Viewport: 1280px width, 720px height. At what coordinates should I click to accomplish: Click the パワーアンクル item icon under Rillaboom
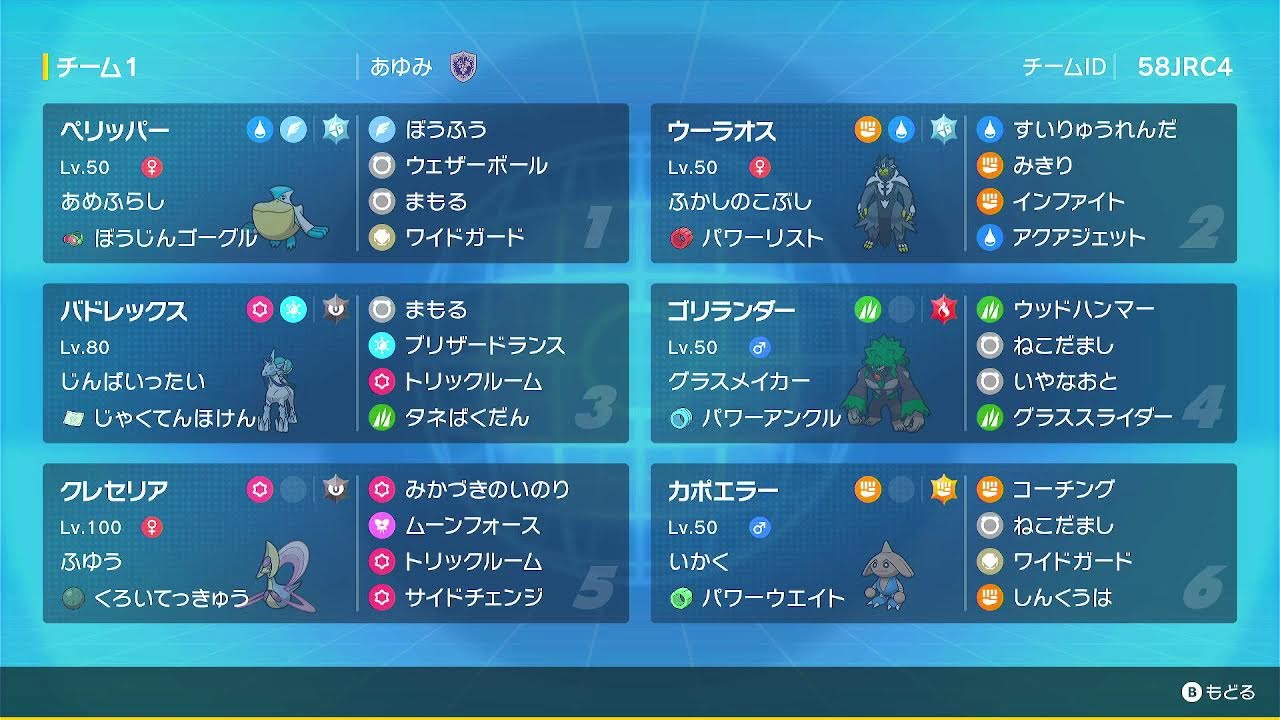(680, 417)
